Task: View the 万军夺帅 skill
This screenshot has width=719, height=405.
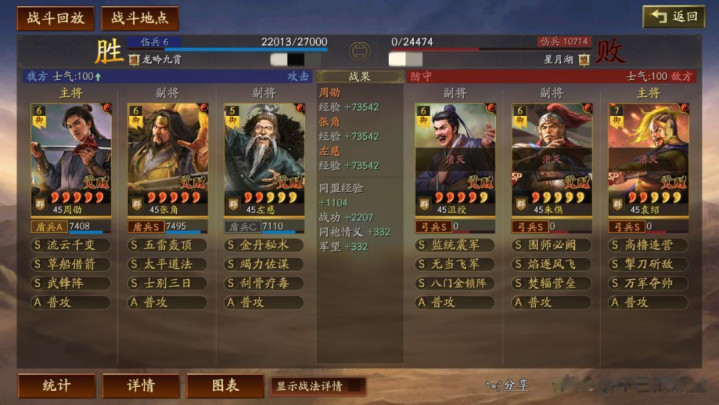Action: click(x=648, y=283)
